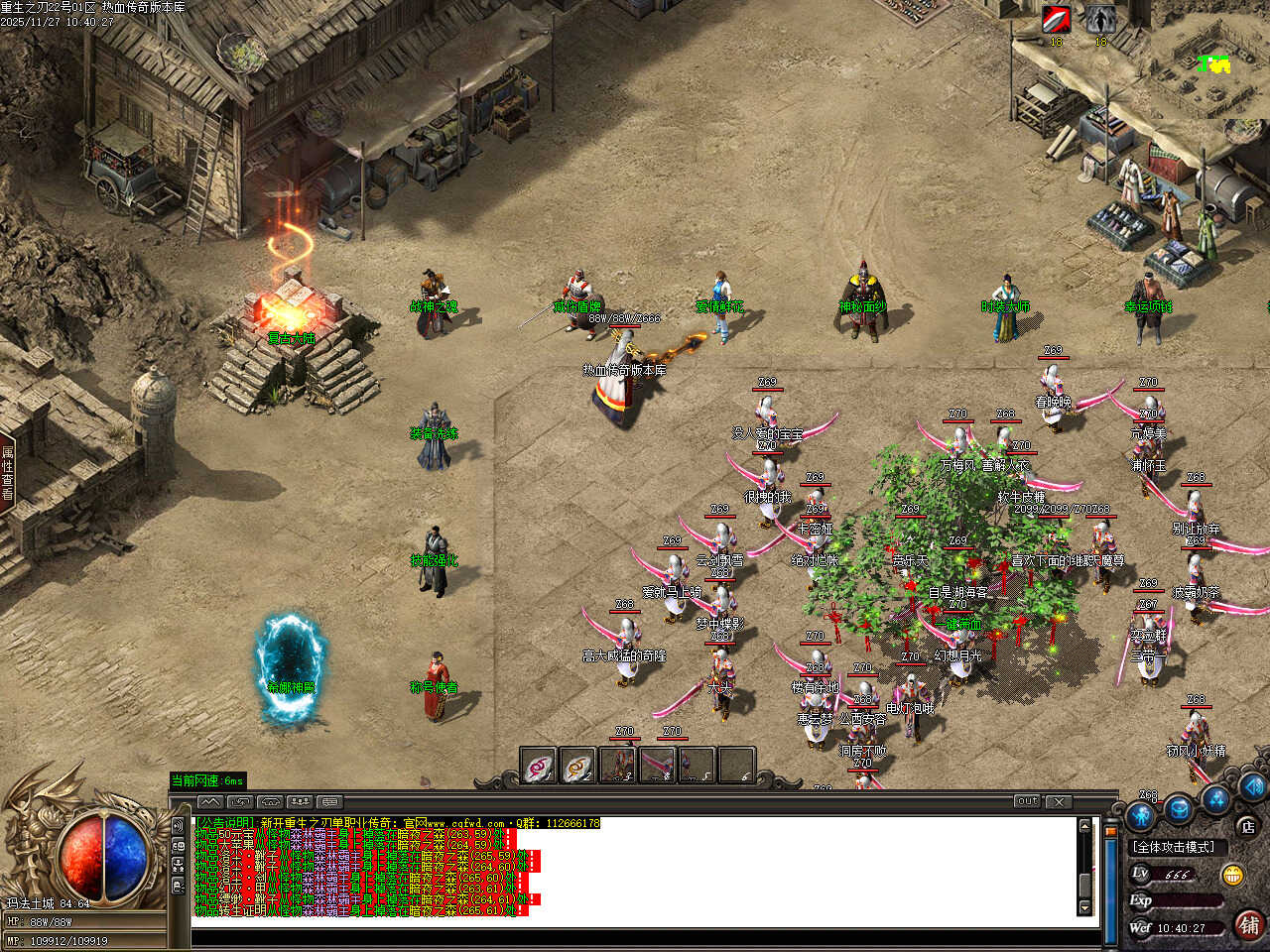The image size is (1270, 952).
Task: Change the 全体攻击模式 attack mode label
Action: (x=1175, y=847)
